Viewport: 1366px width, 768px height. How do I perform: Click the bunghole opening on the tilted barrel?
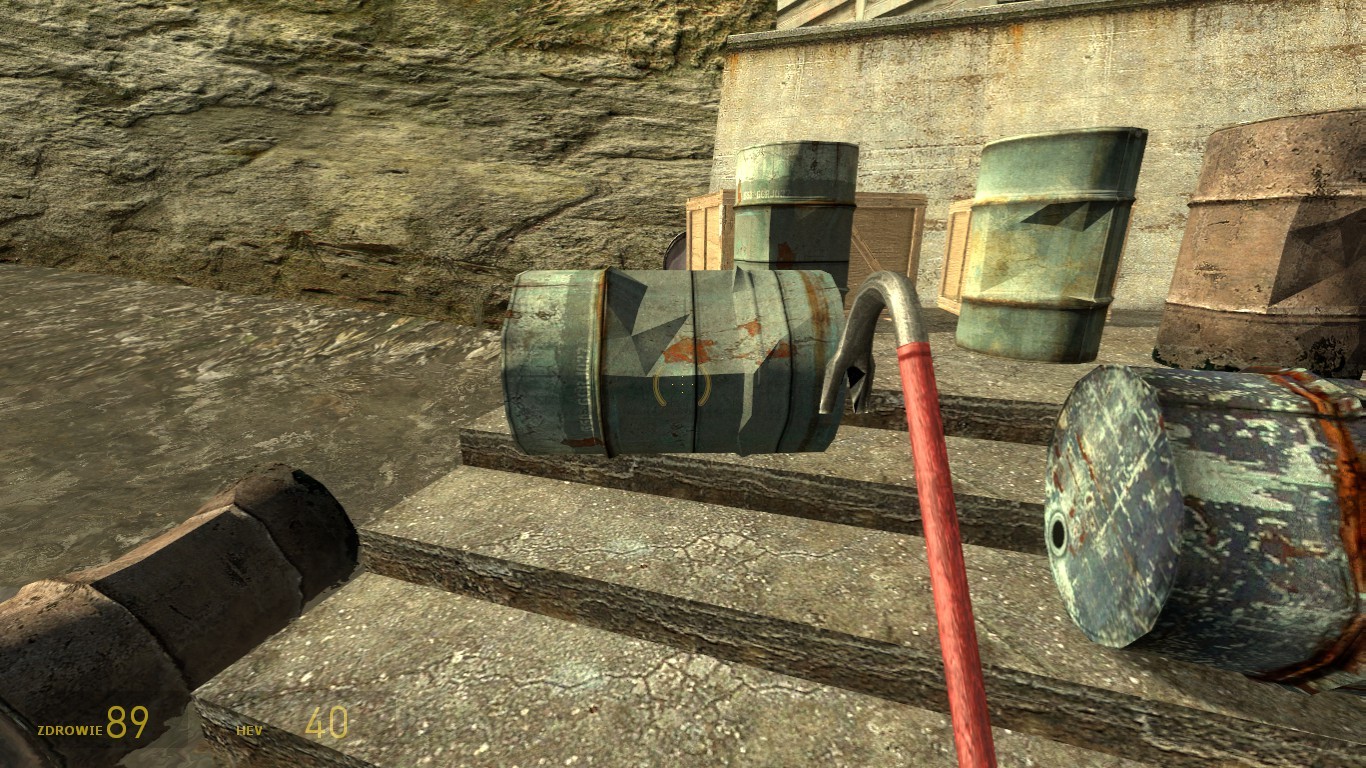(1059, 531)
